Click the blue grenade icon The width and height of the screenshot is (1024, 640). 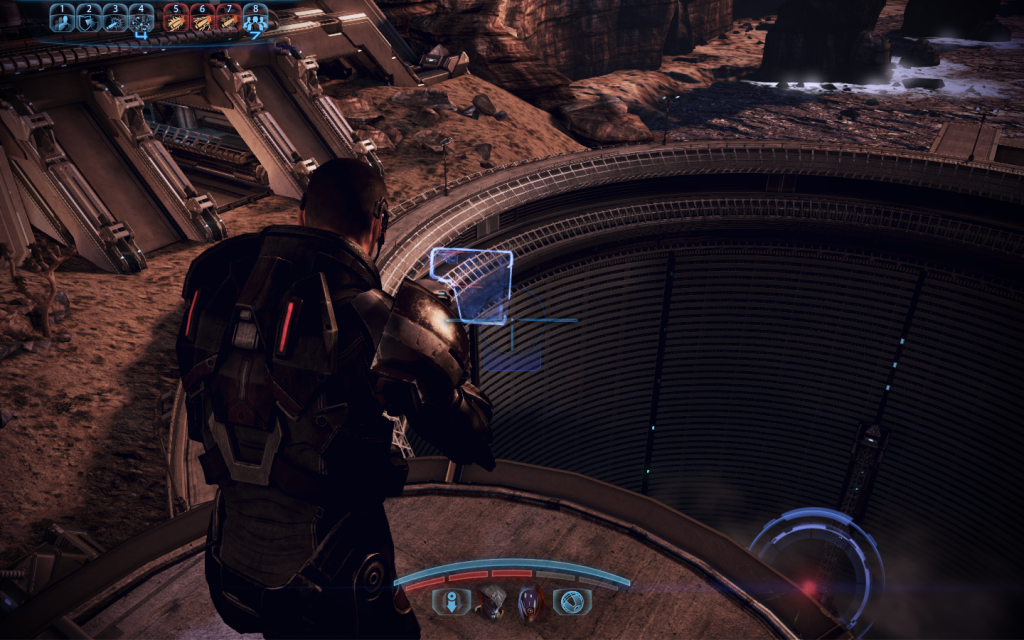(573, 600)
